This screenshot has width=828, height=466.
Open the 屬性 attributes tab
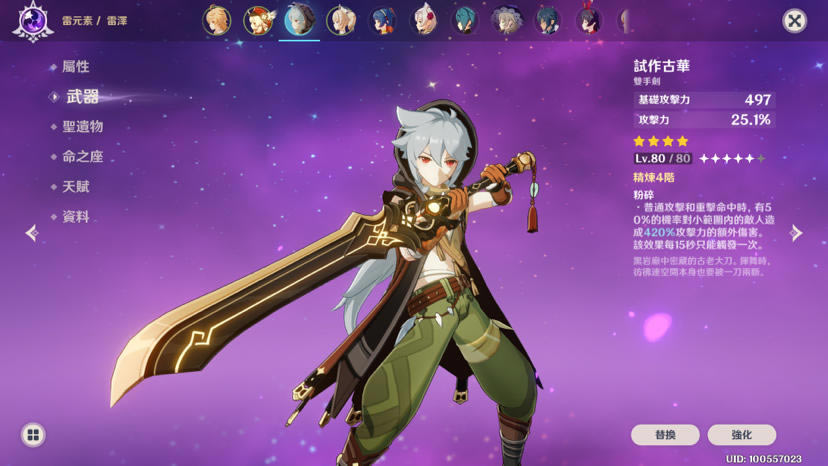click(x=76, y=67)
